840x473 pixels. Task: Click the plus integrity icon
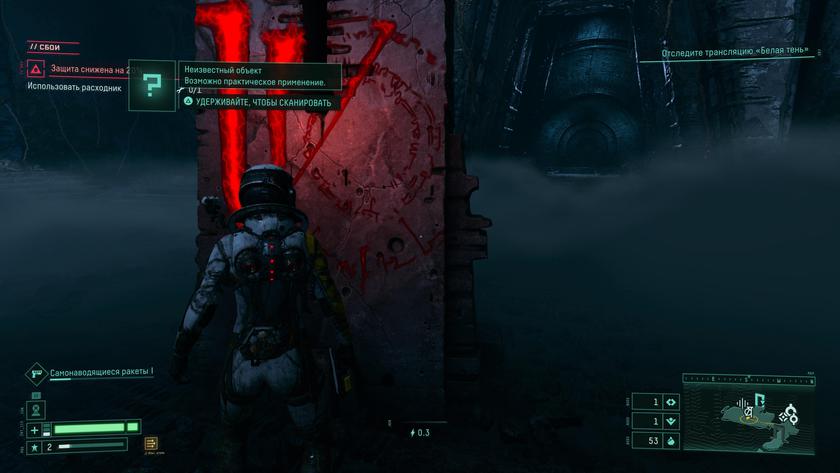click(35, 429)
